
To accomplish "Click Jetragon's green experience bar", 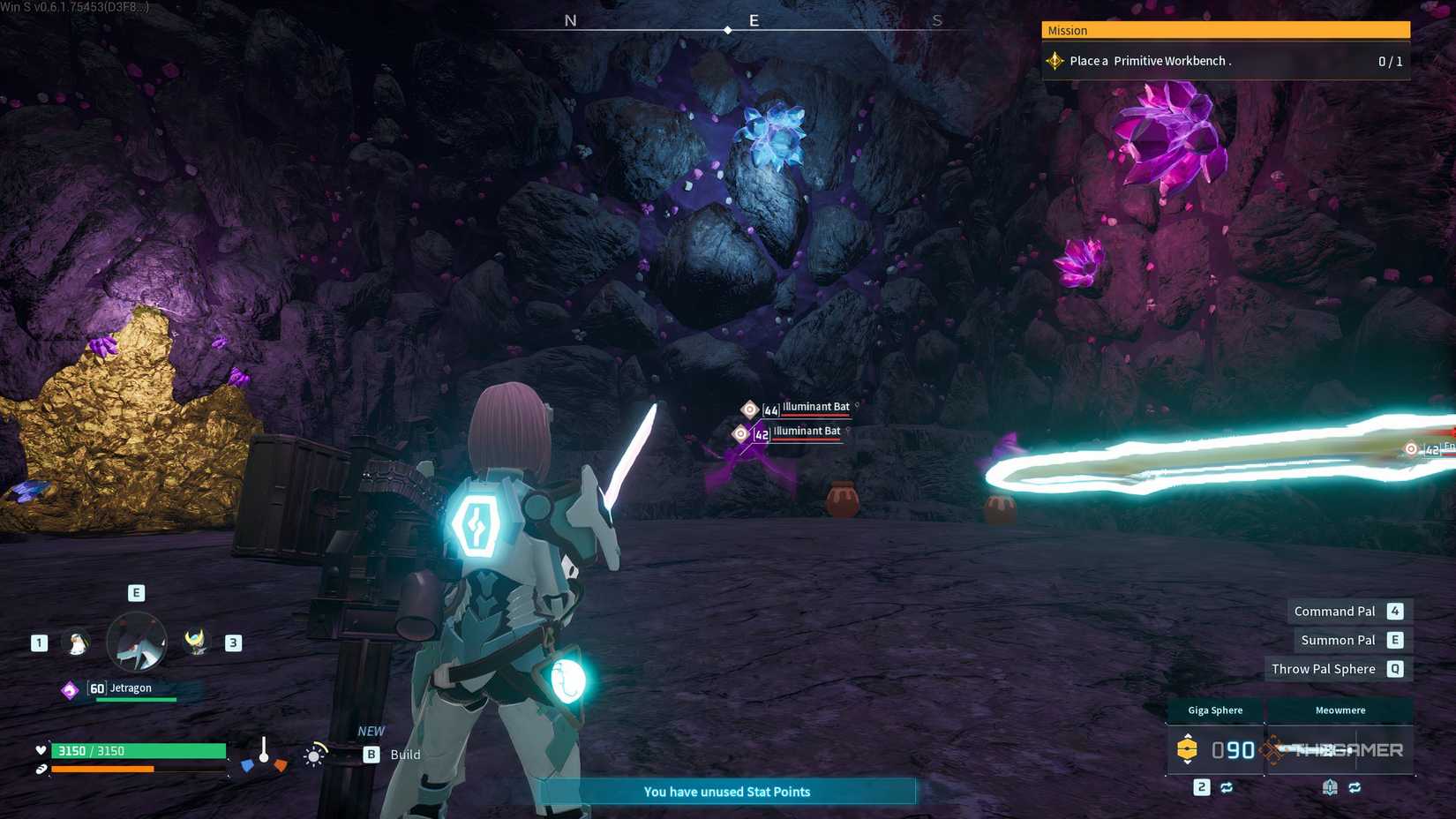I will 136,700.
